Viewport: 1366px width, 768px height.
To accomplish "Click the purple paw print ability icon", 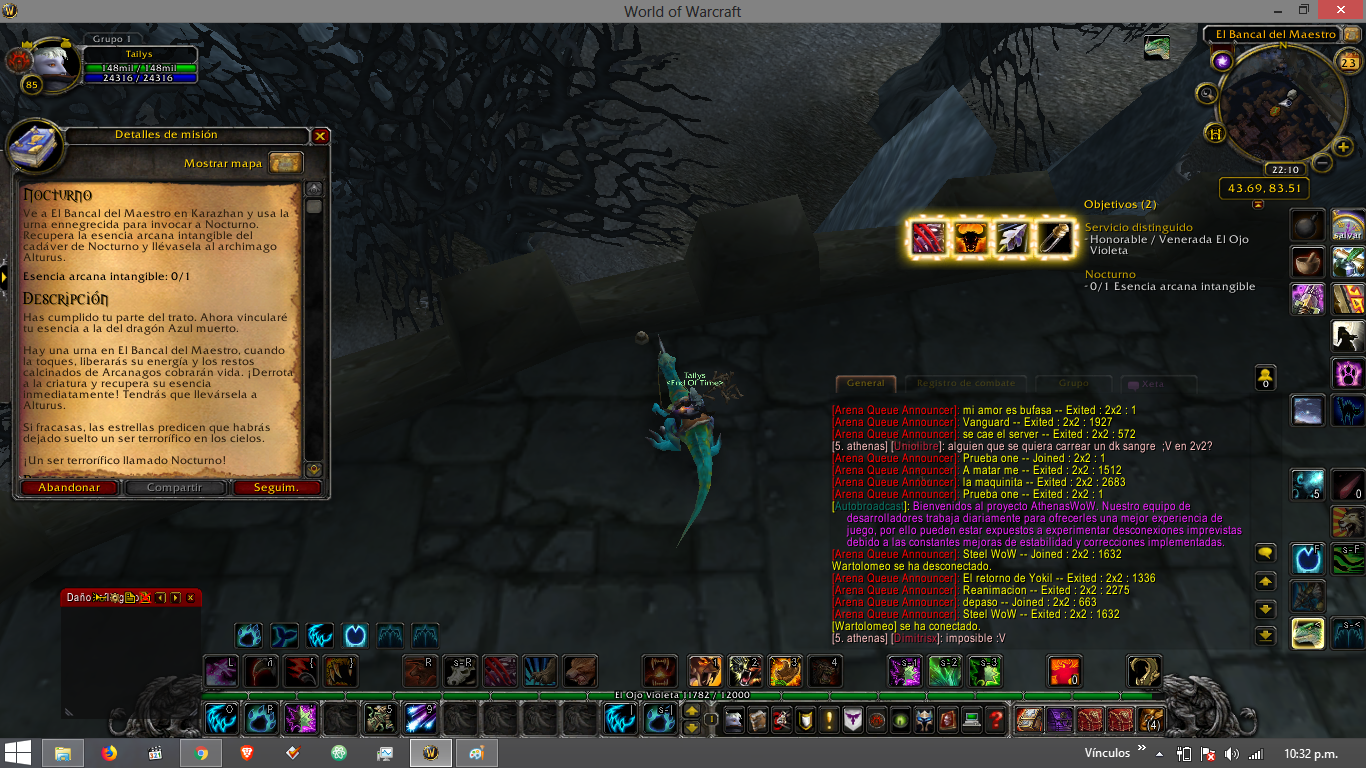I will point(1347,372).
